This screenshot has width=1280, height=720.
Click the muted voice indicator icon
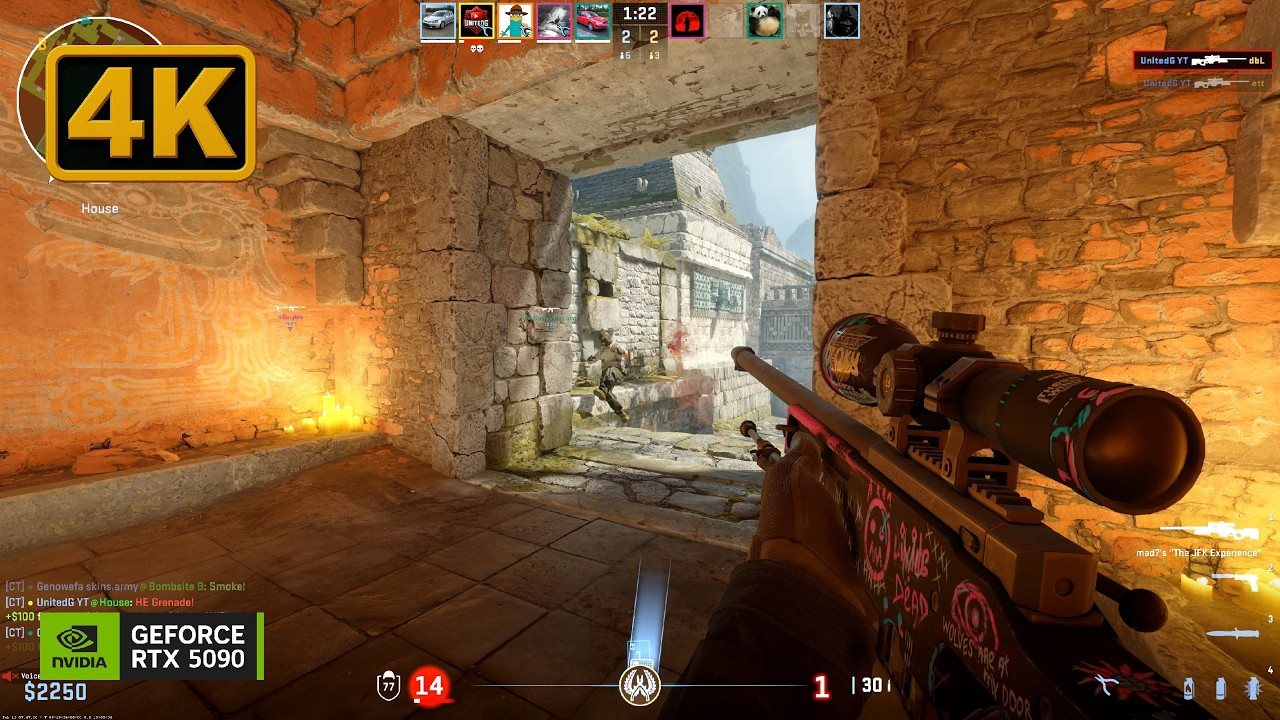click(10, 677)
